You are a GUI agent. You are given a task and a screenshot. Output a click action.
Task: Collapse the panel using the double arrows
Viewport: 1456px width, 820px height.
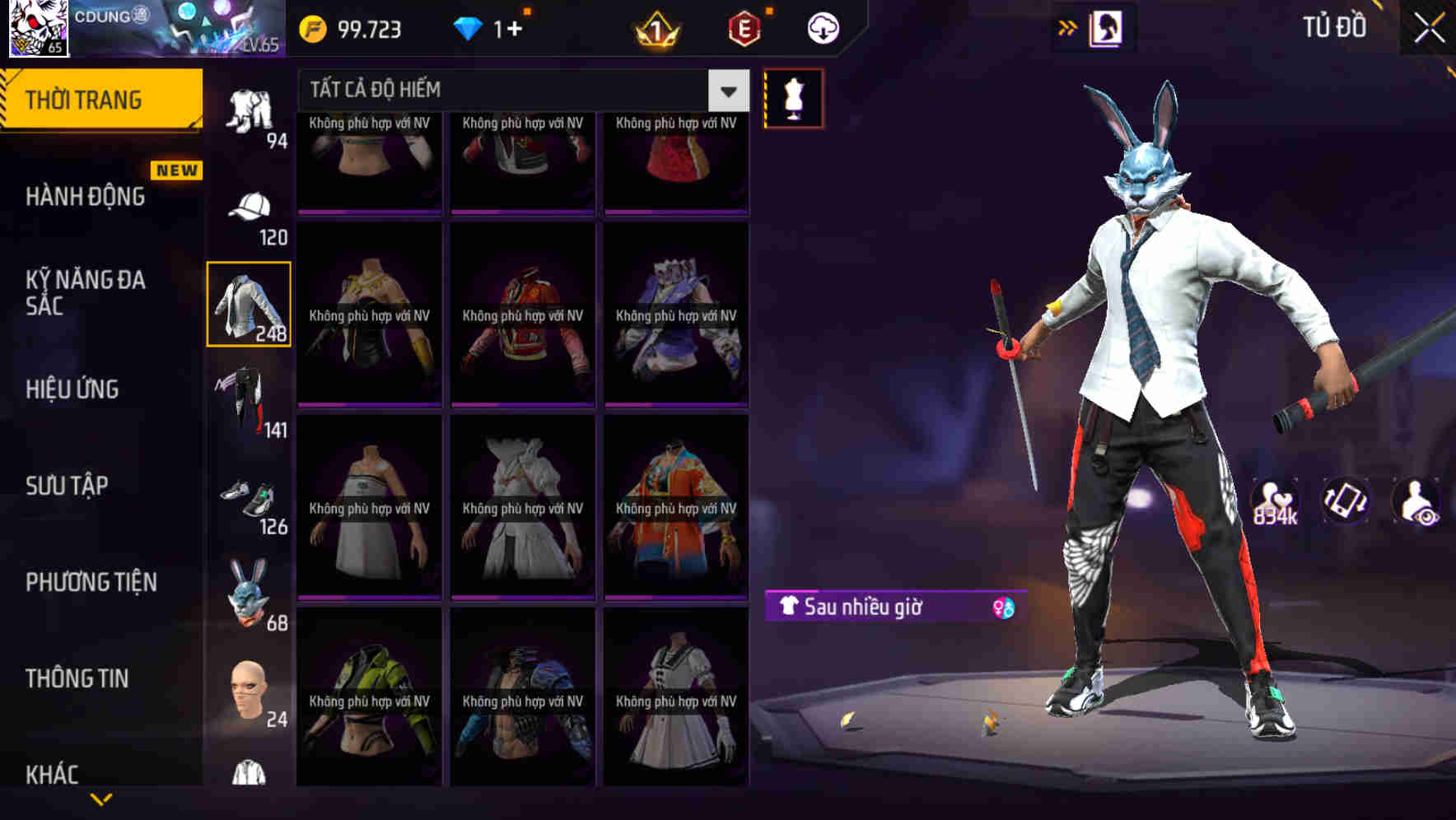click(x=1067, y=26)
